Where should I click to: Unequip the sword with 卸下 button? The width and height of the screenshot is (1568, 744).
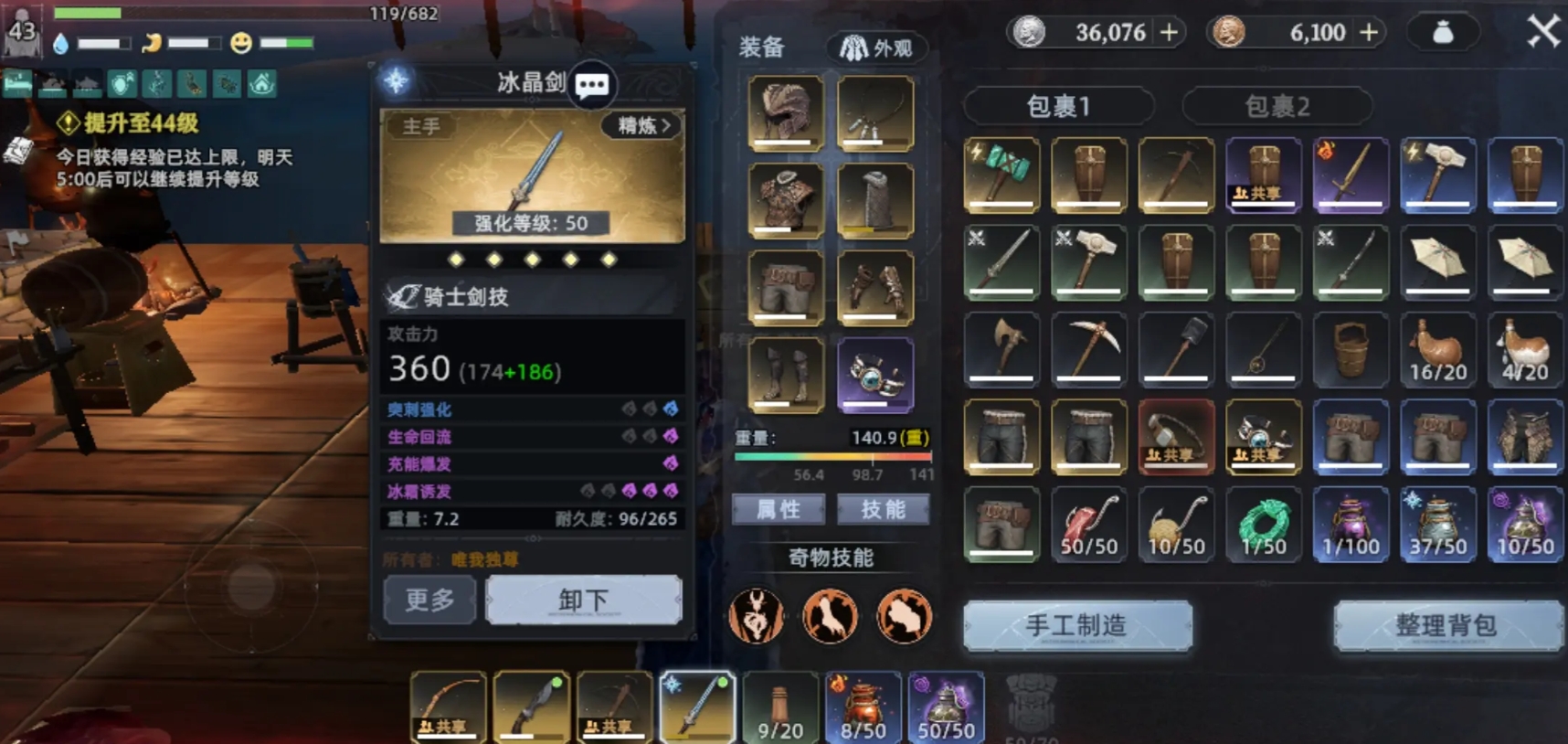point(583,601)
